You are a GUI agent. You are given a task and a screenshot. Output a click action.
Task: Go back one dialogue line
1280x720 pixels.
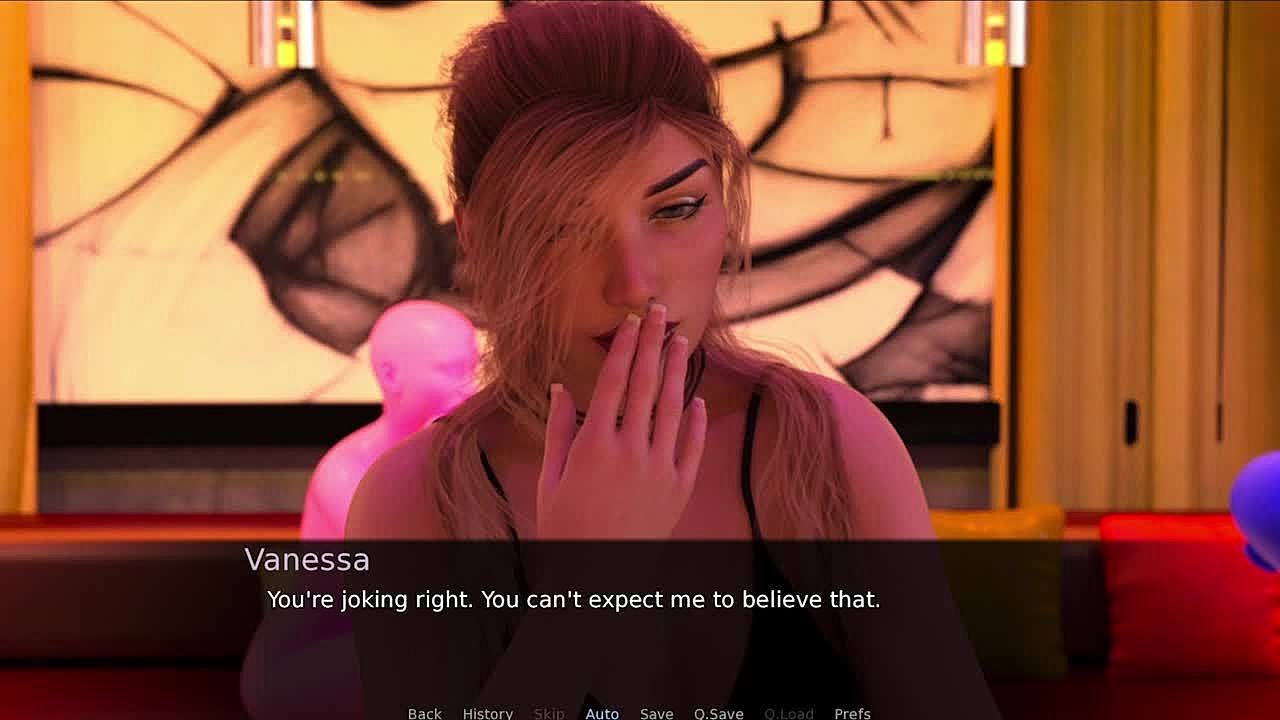click(x=424, y=713)
